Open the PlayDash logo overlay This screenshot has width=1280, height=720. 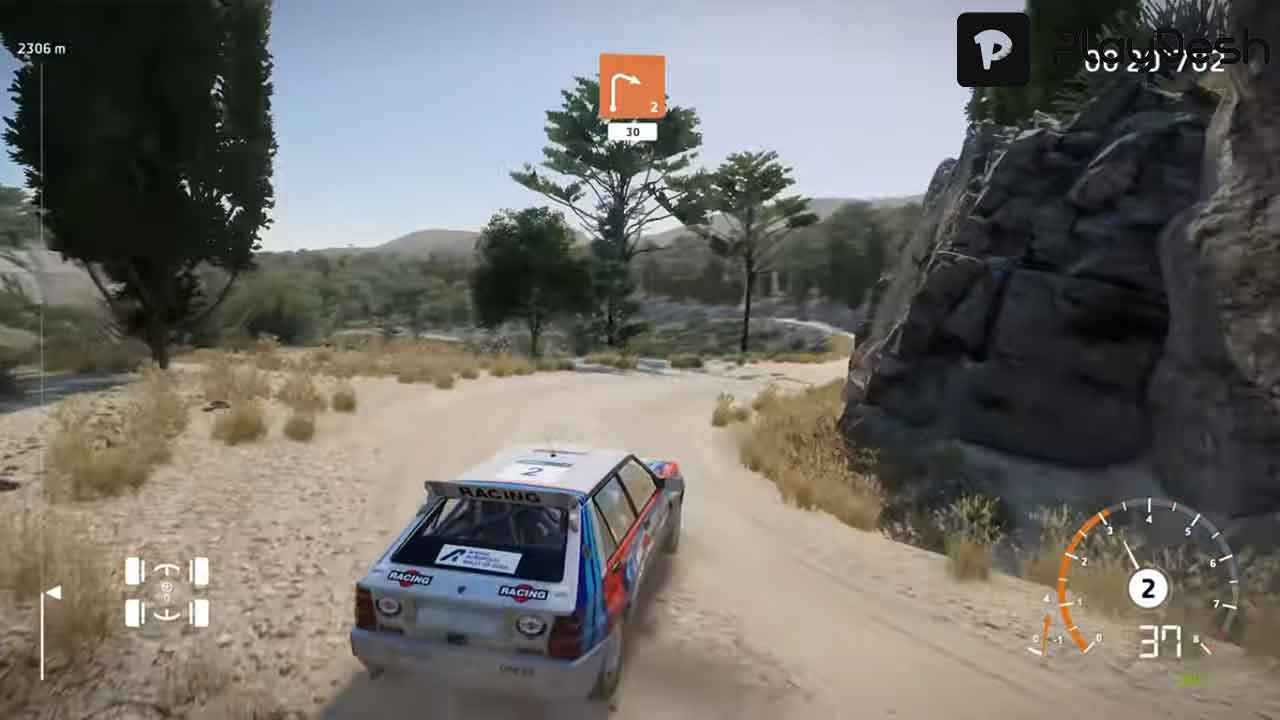pyautogui.click(x=993, y=50)
